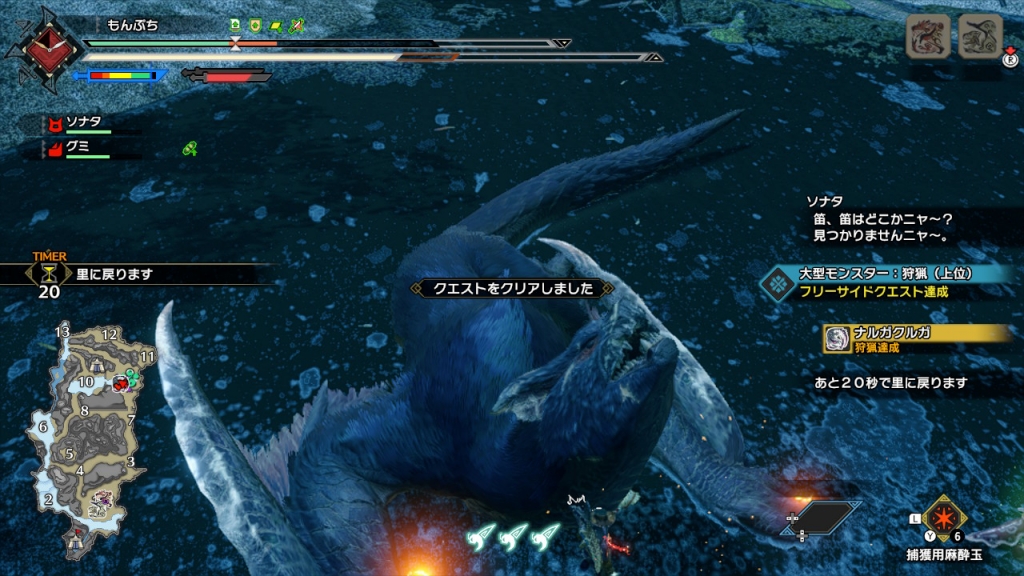The image size is (1024, 576).
Task: Select the first monster icon in the top-right corner
Action: point(927,38)
